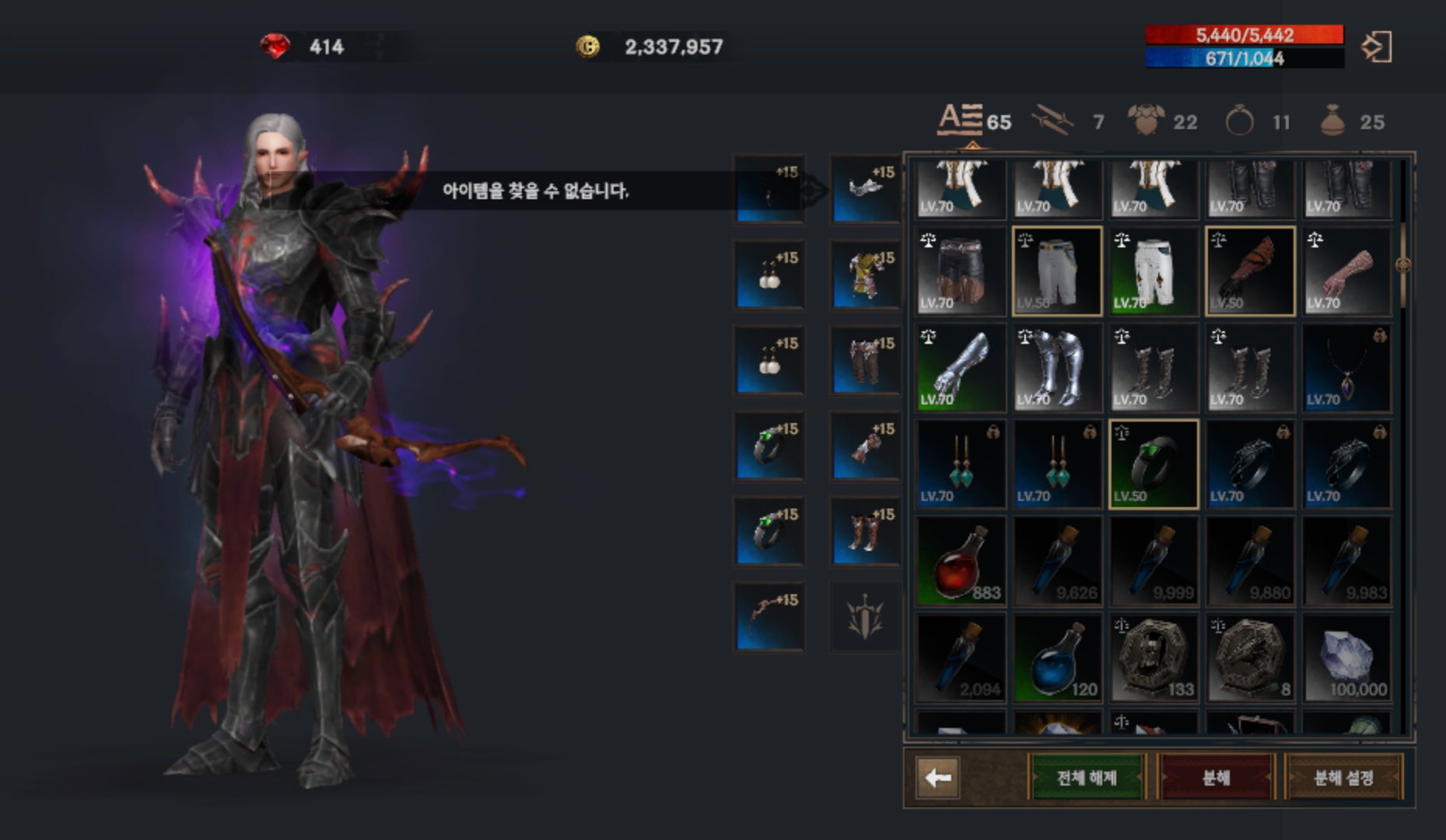
Task: Select the highlighted LV.50 green gem ring
Action: (1154, 464)
